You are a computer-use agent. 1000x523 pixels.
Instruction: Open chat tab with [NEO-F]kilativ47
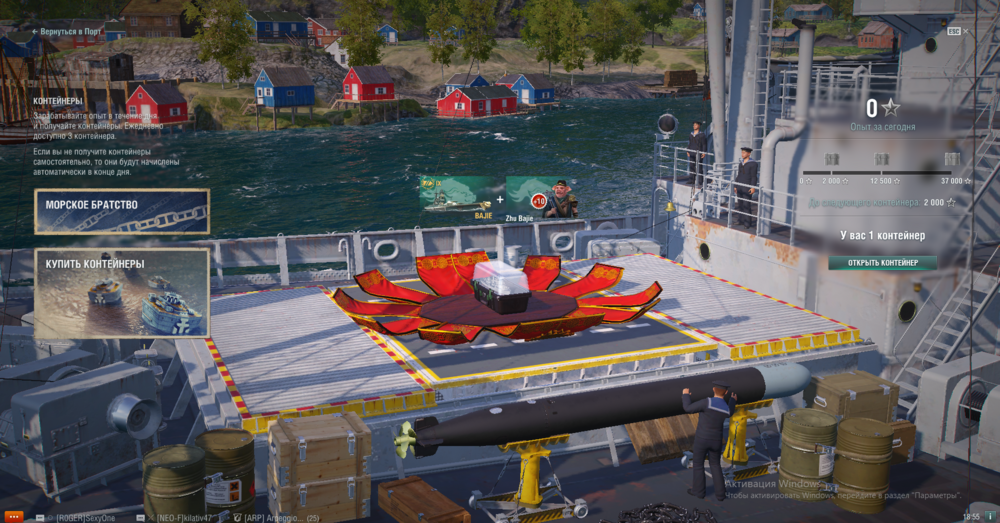coord(187,517)
